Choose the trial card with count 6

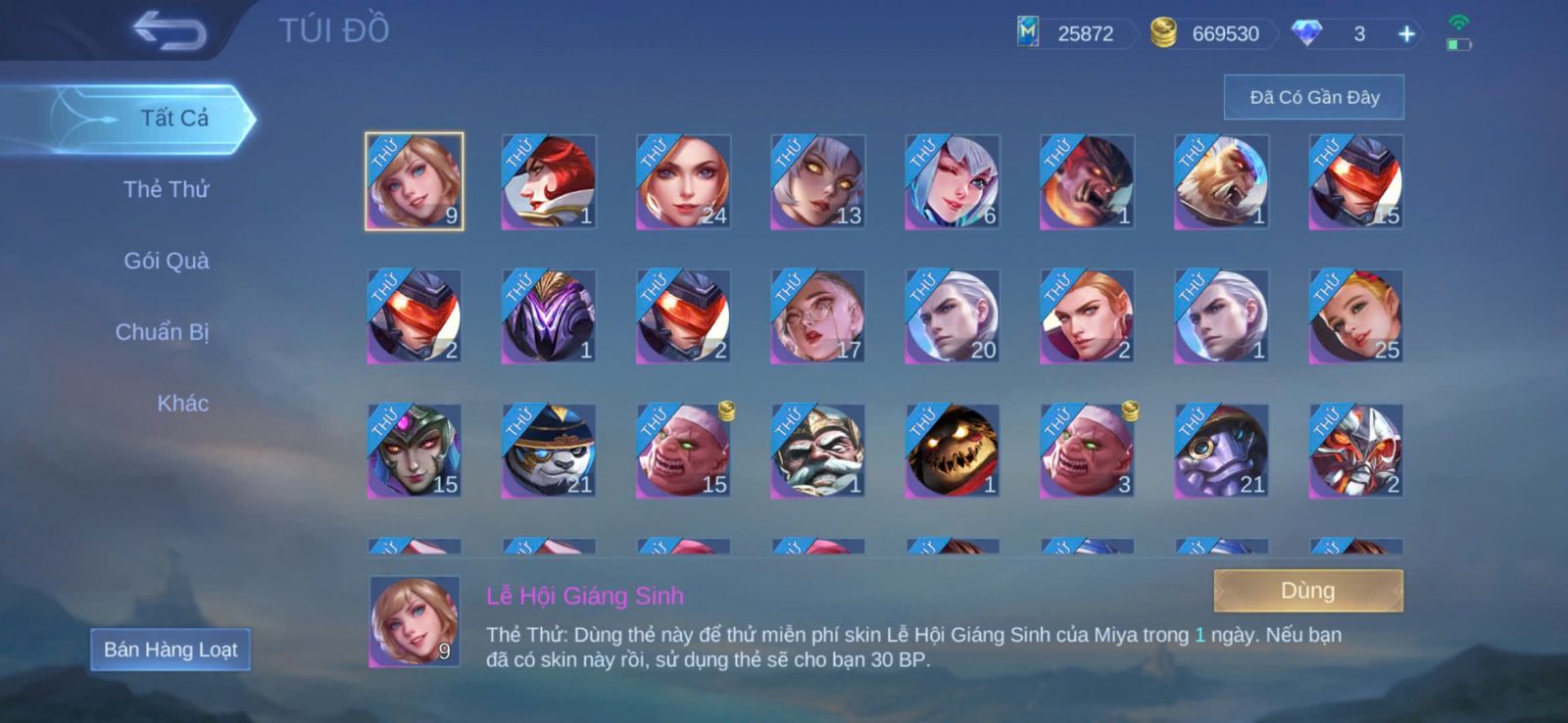952,182
